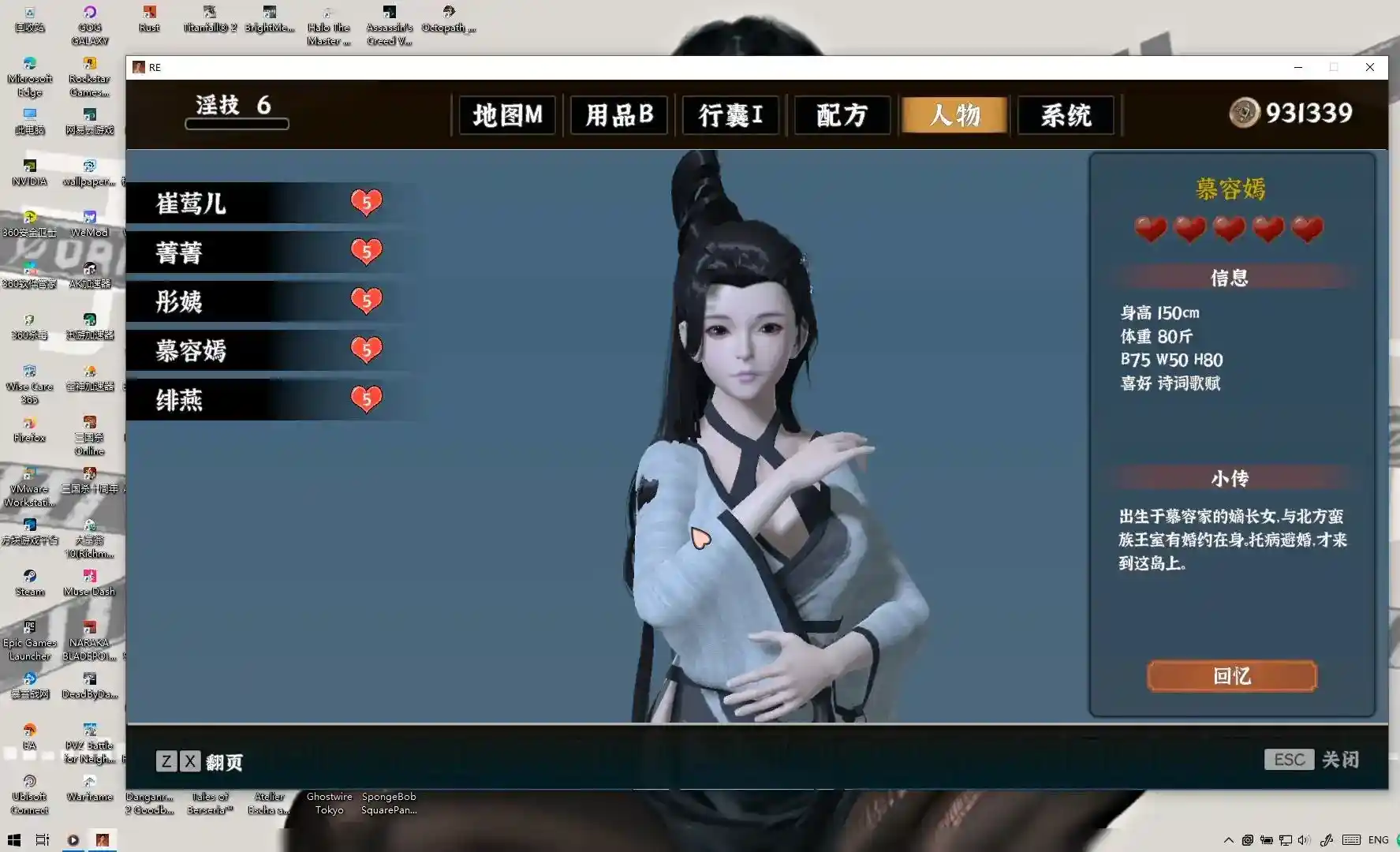Click heart icon next to 绯燕
Screen dimensions: 1400x852
point(366,398)
